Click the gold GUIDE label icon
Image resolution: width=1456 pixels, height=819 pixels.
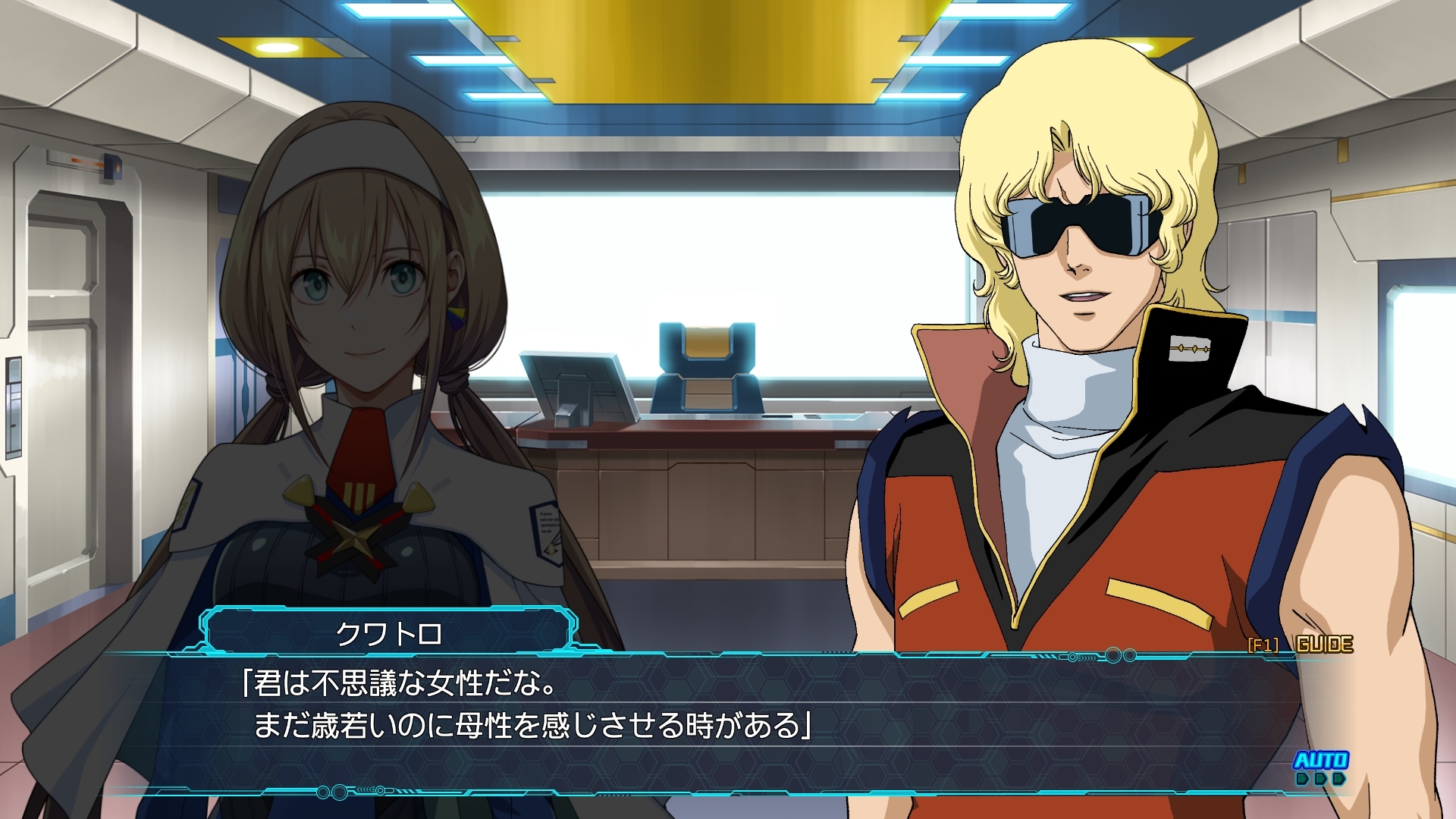click(x=1325, y=644)
